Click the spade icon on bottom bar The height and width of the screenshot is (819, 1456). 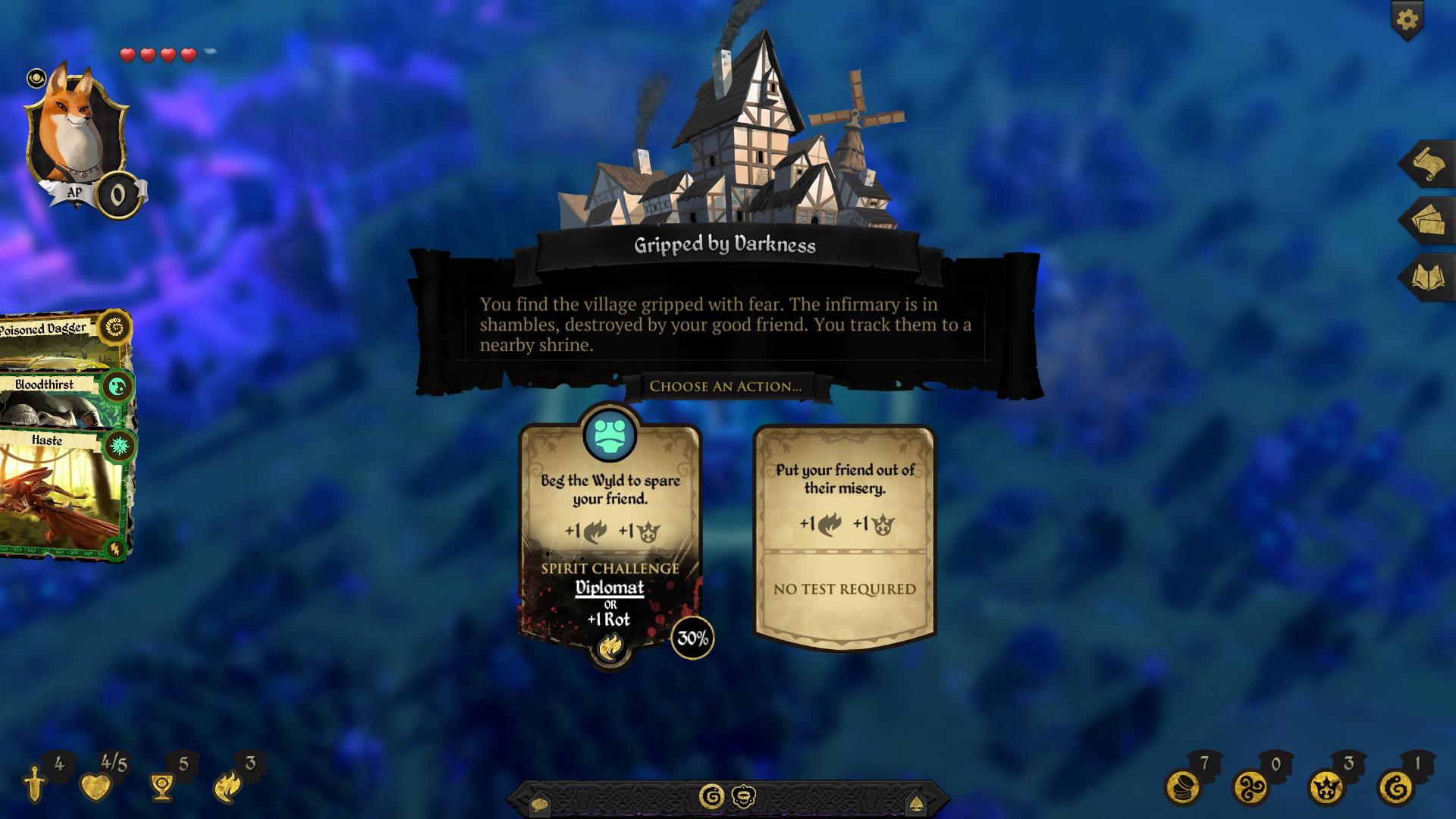coord(915,803)
